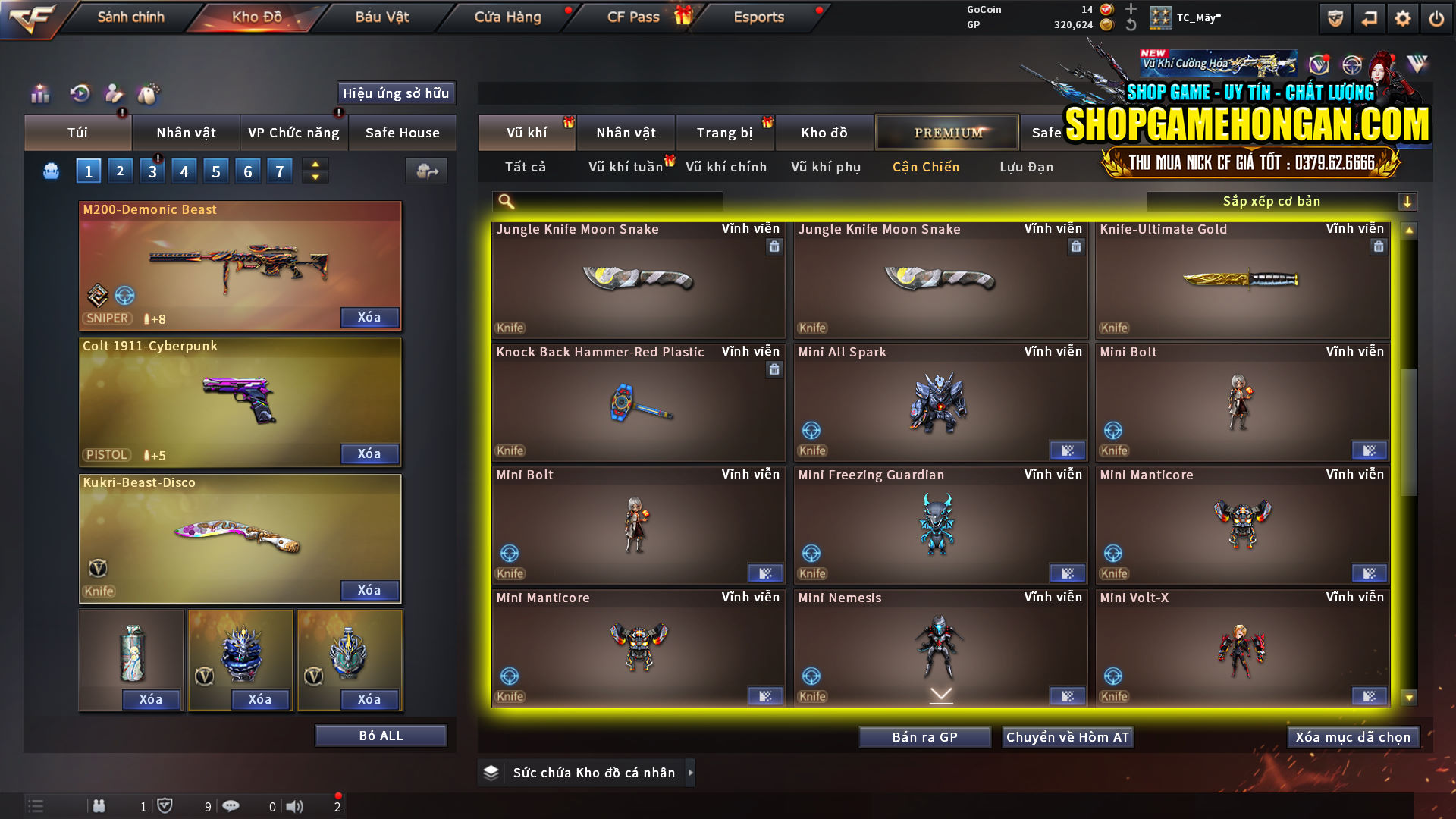Switch to bag slot 2
The width and height of the screenshot is (1456, 819).
coord(120,171)
